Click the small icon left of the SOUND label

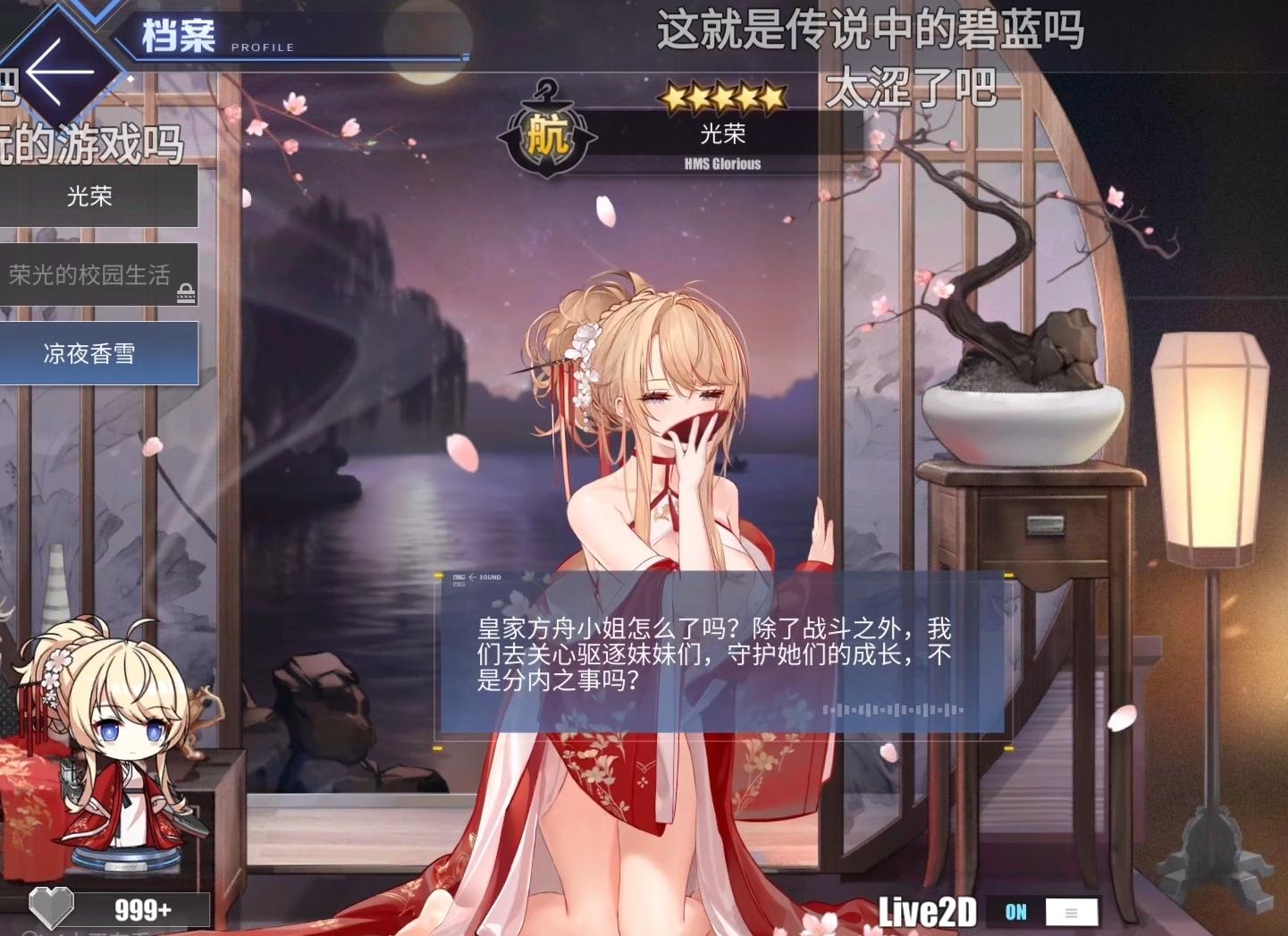click(460, 578)
